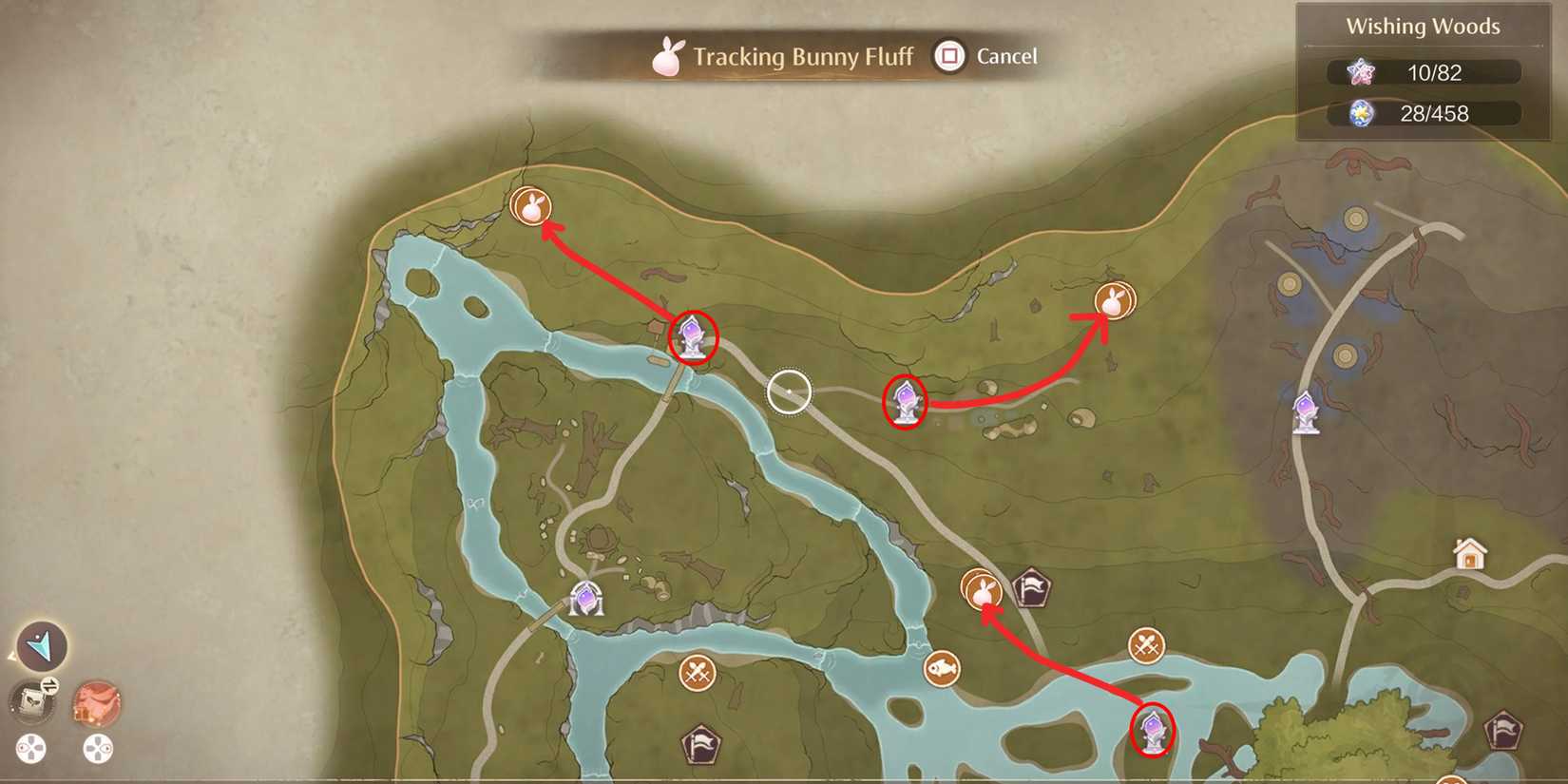
Task: Click the bunny fluff marker next to the flag
Action: [984, 590]
